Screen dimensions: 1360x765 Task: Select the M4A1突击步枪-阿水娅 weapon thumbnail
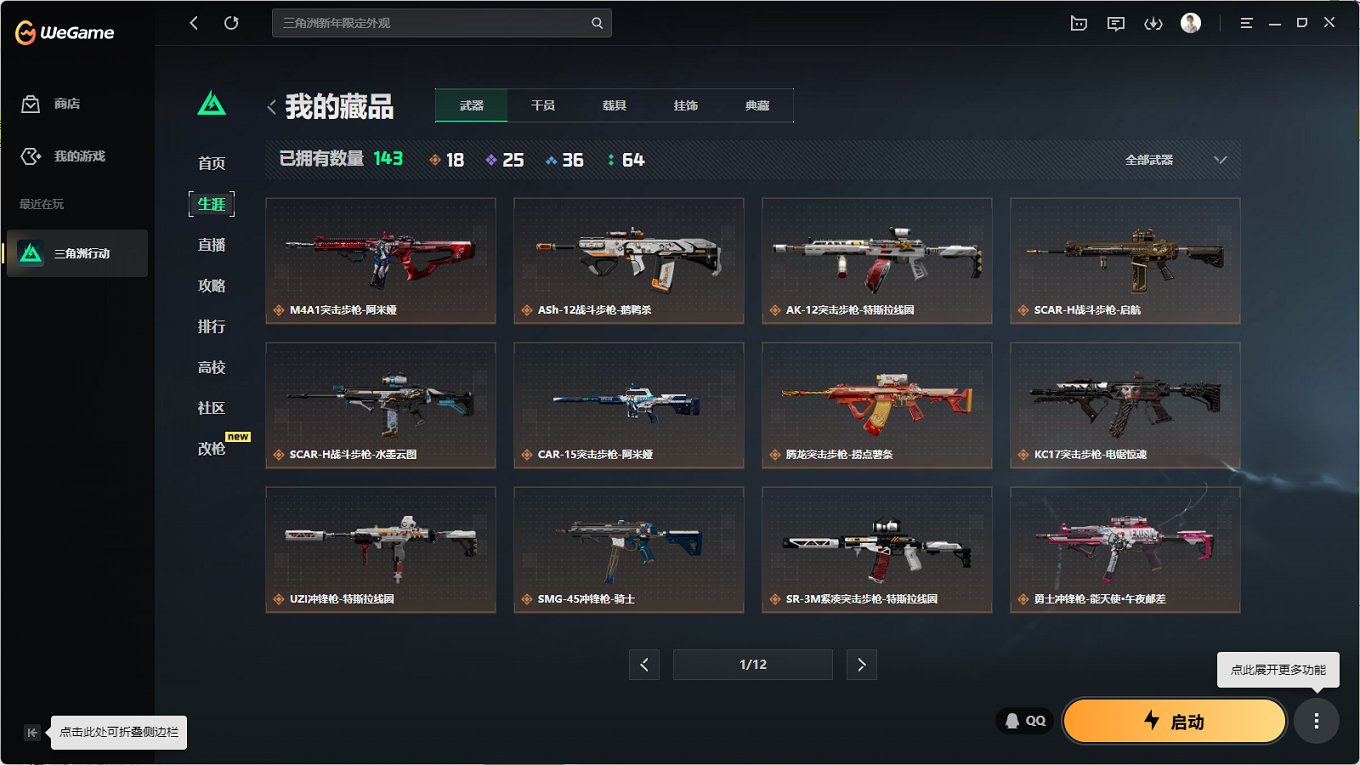point(380,260)
